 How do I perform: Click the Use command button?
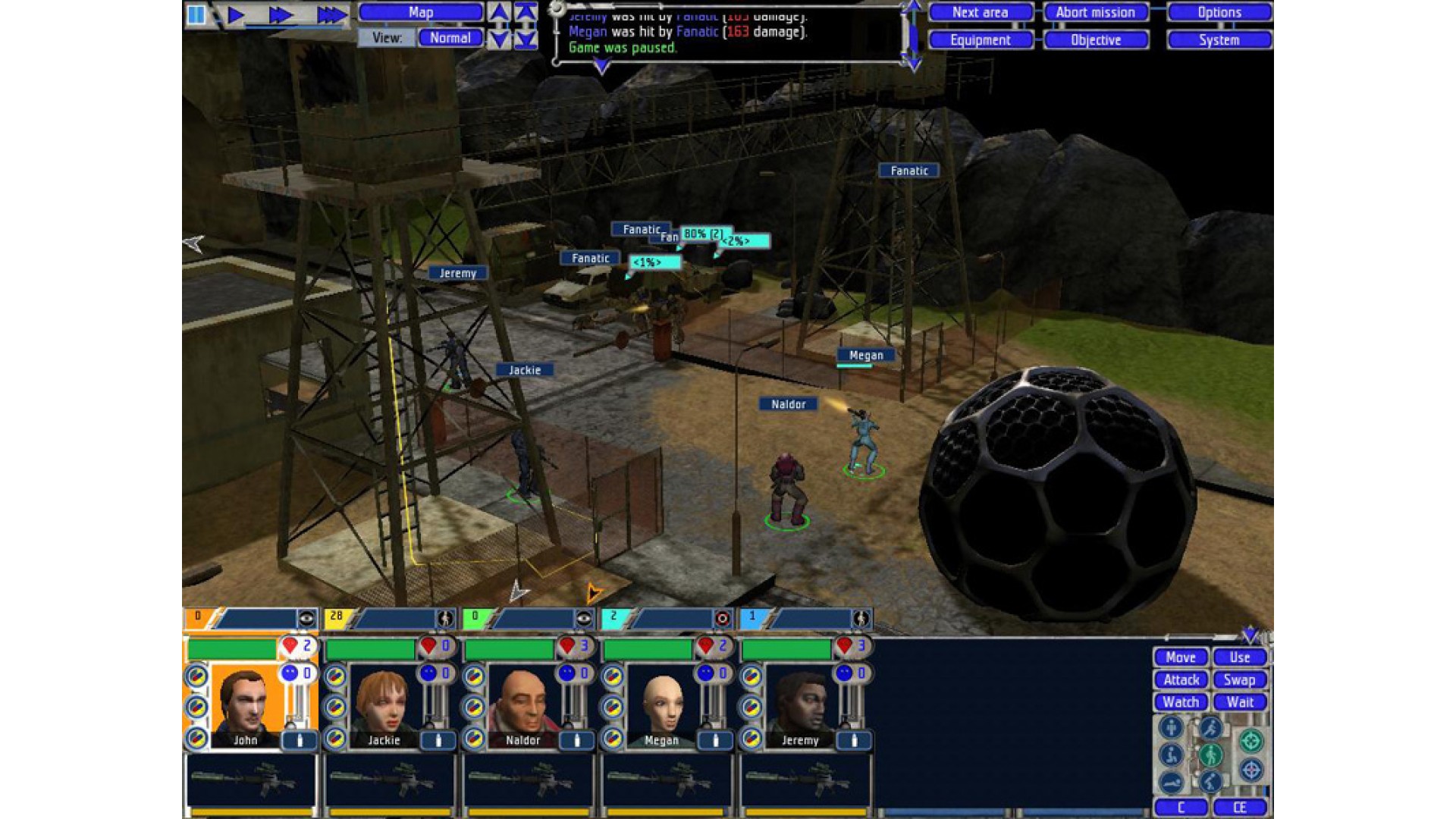coord(1240,657)
